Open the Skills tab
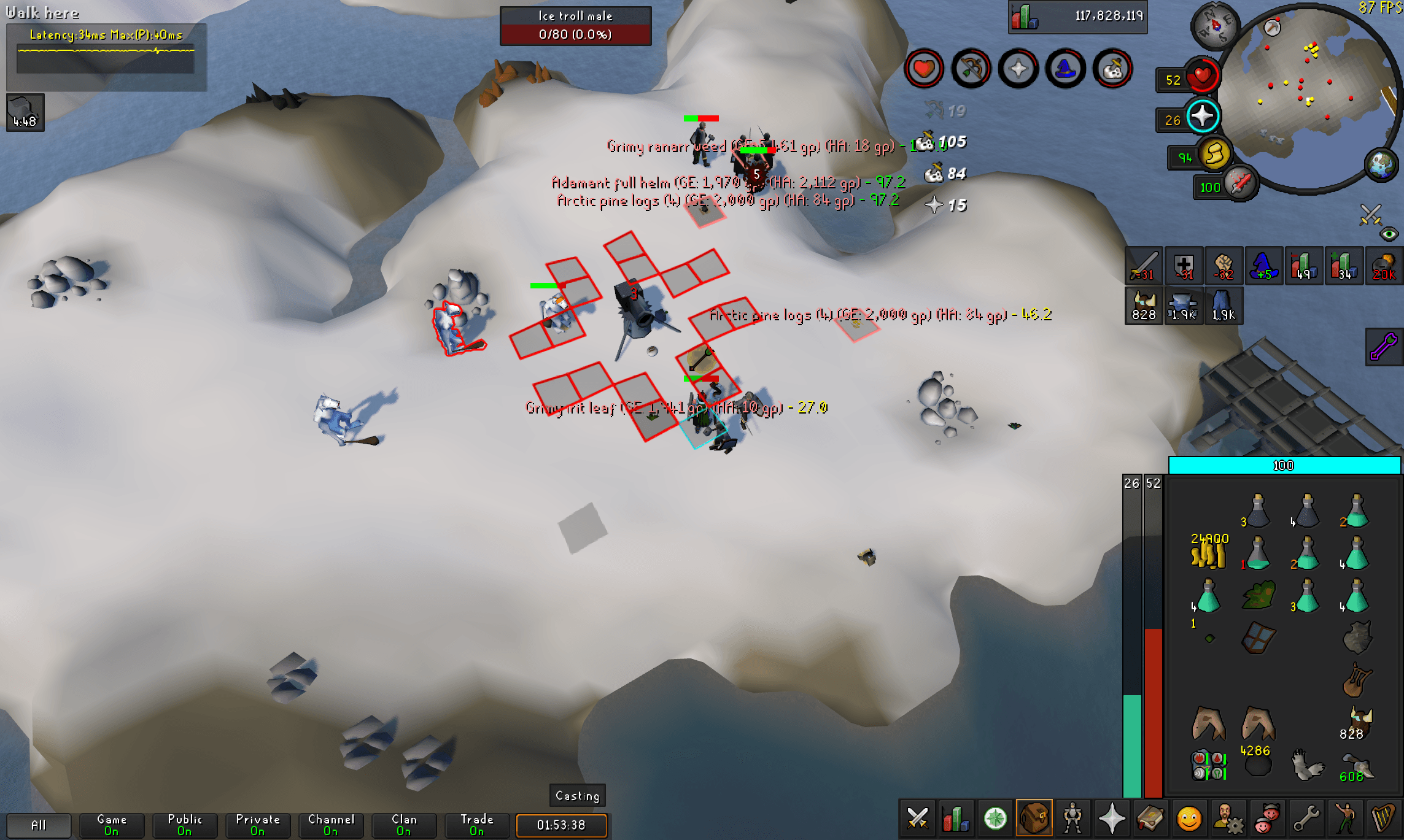This screenshot has height=840, width=1404. [955, 818]
